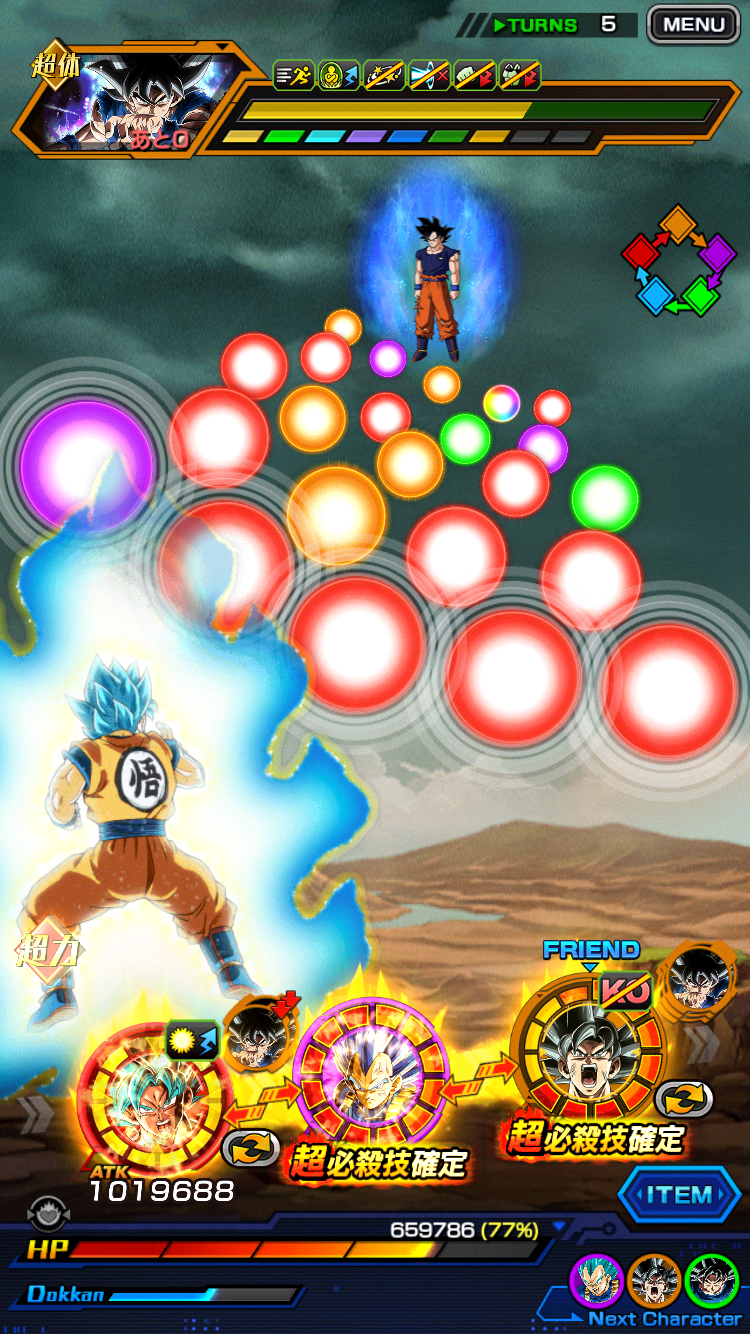Click the swap arrows beside the FRIEND Goku token
This screenshot has height=1334, width=750.
pyautogui.click(x=683, y=1100)
